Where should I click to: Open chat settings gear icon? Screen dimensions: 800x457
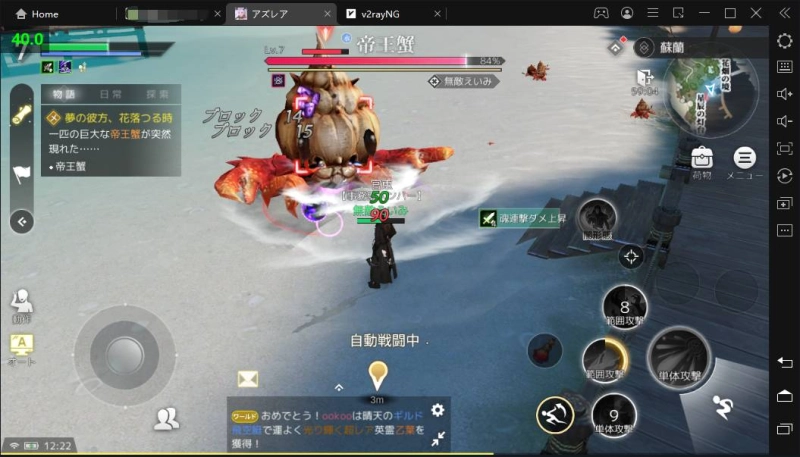[x=437, y=410]
